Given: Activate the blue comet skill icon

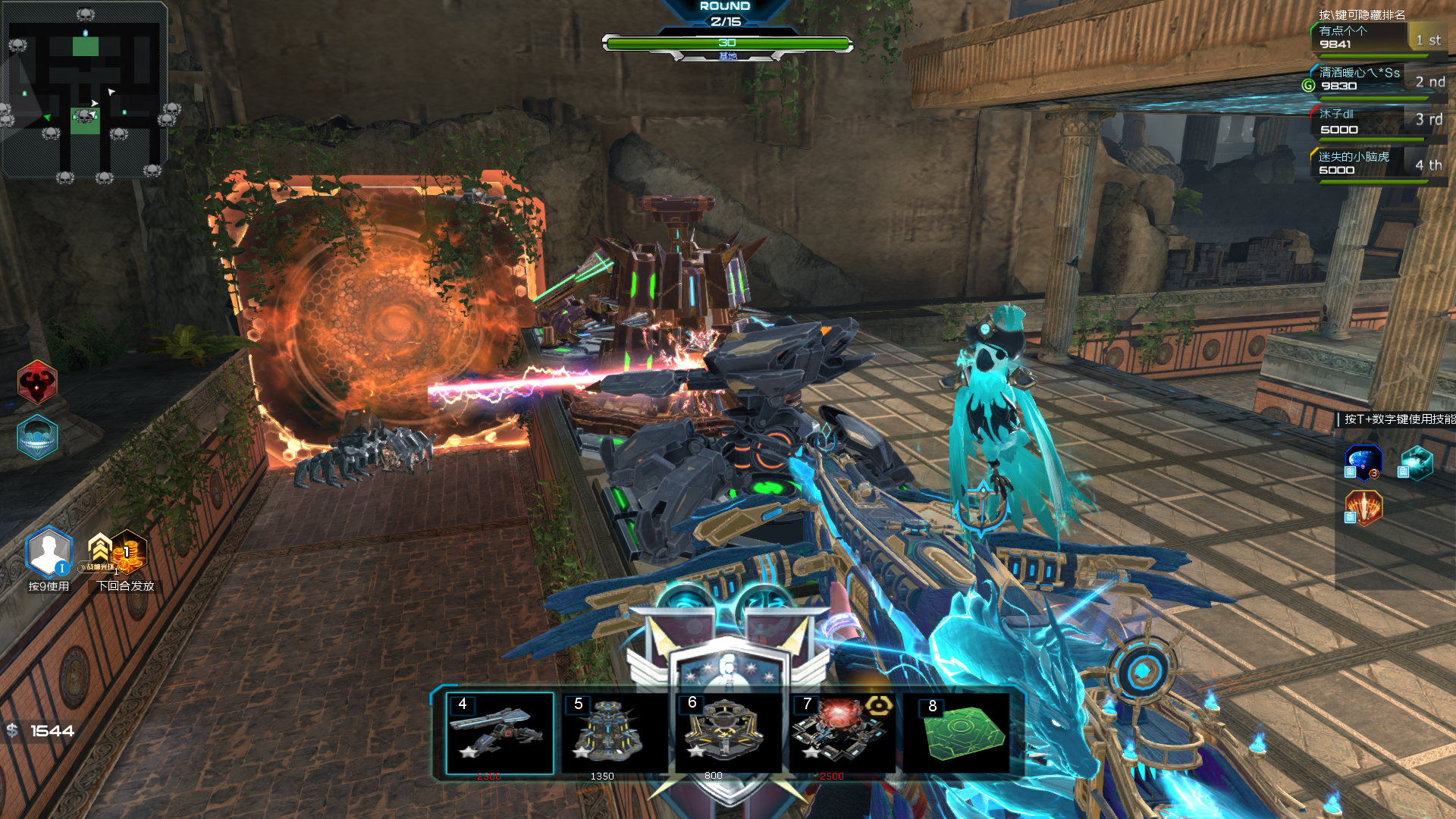Looking at the screenshot, I should (1363, 462).
